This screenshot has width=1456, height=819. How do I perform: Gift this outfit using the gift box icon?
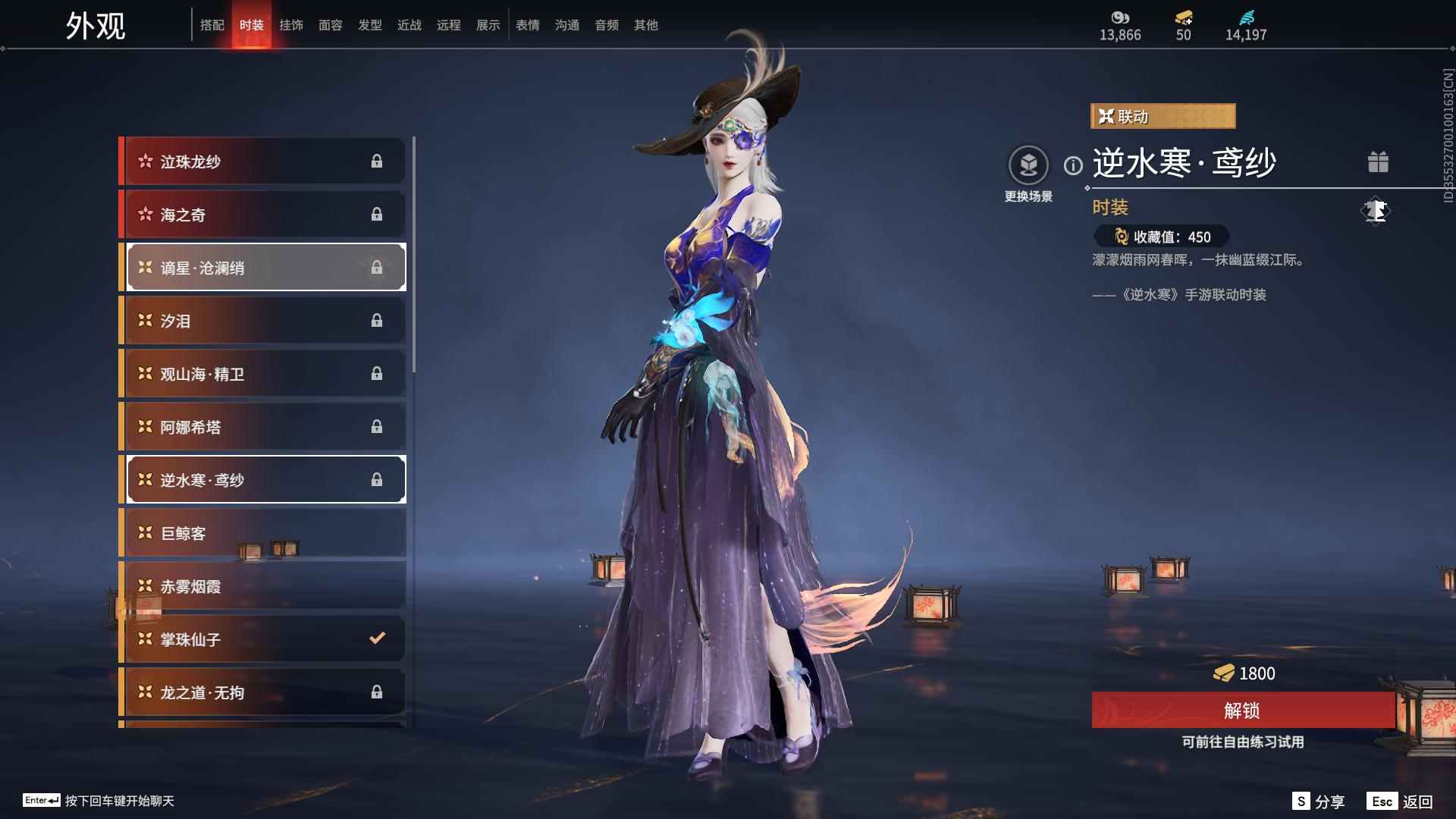1378,162
